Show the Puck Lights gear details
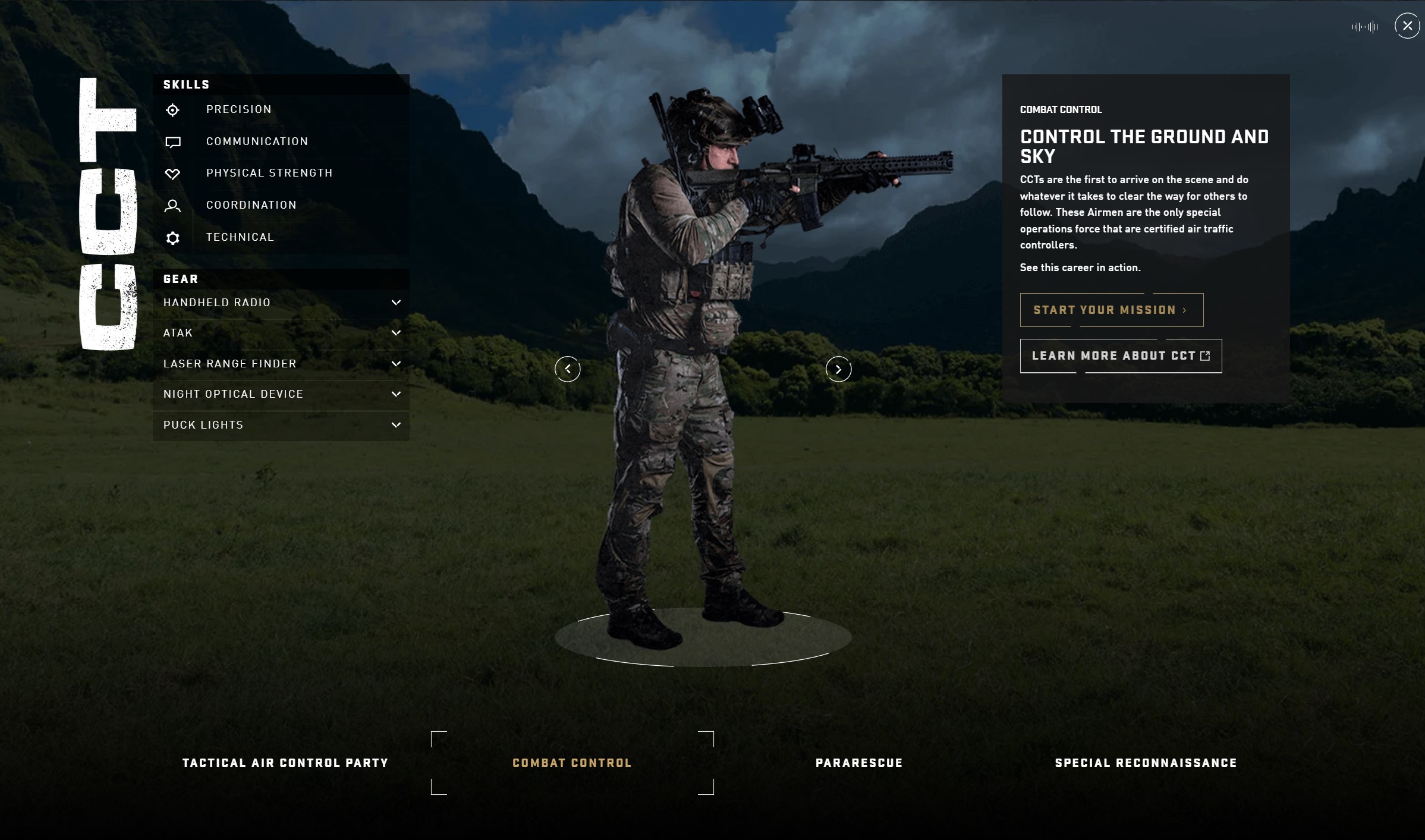 coord(281,425)
